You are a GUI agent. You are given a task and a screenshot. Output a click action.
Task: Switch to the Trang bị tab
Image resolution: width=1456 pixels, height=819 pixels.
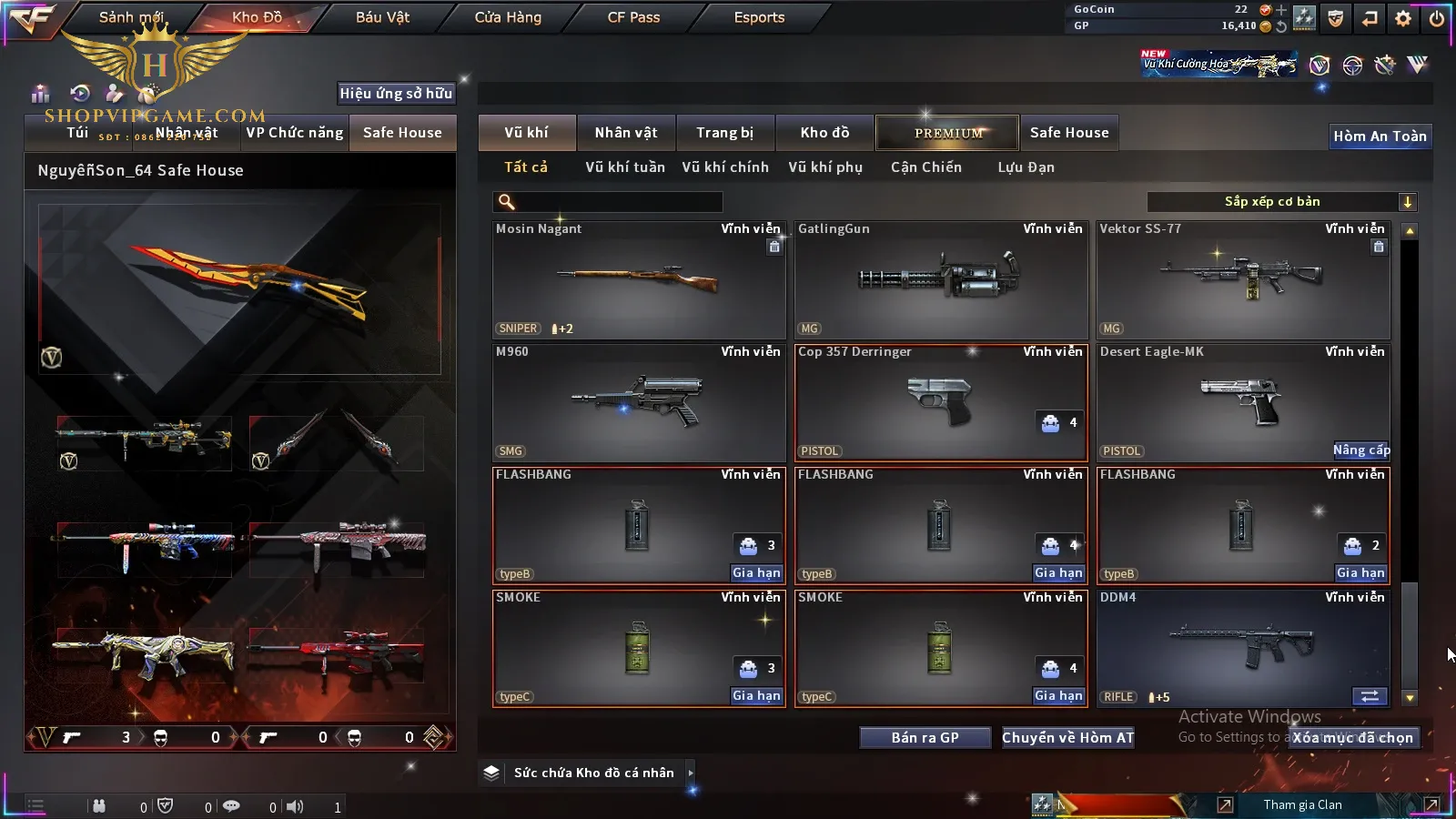725,133
